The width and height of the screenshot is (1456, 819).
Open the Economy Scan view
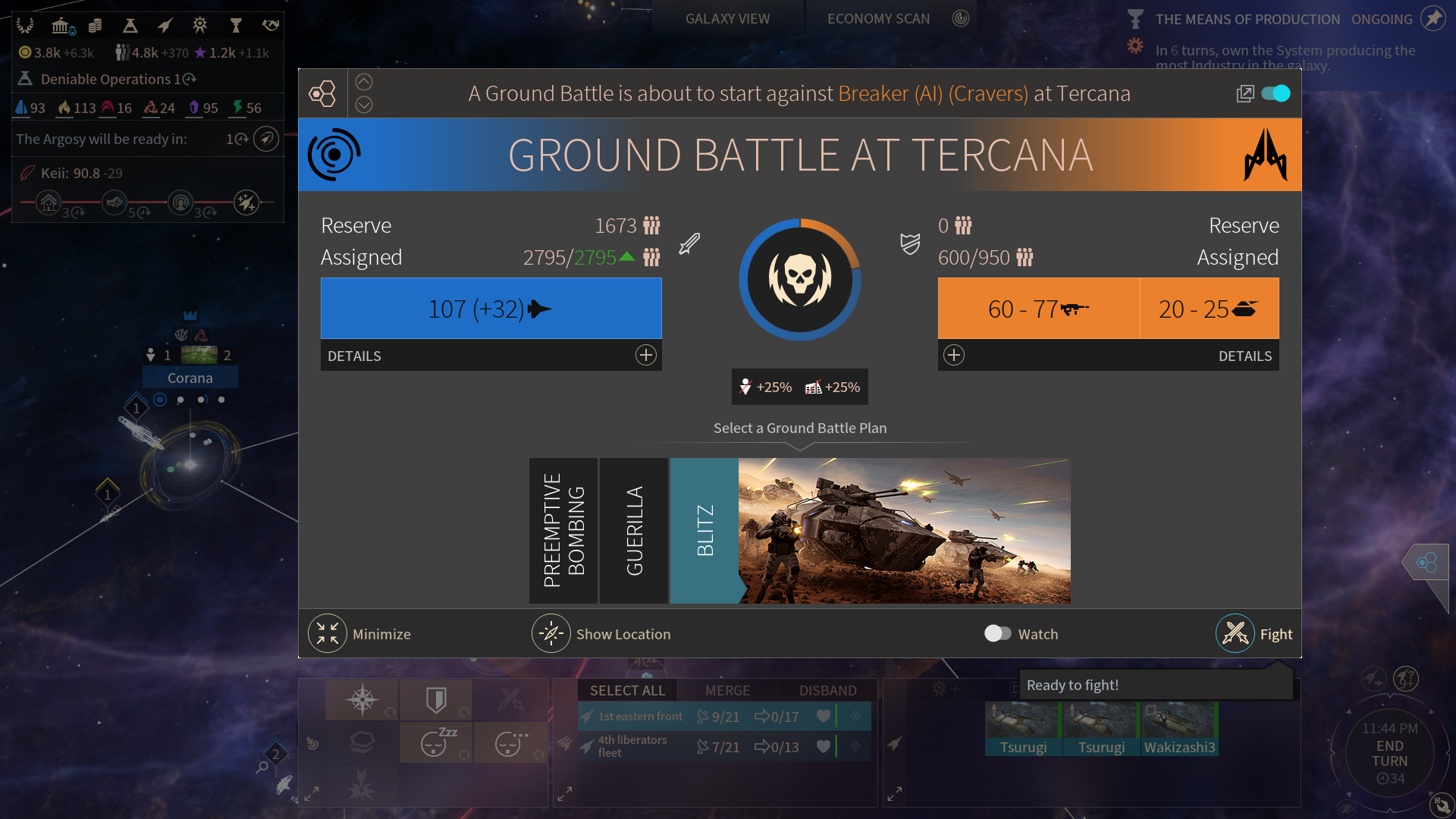878,19
